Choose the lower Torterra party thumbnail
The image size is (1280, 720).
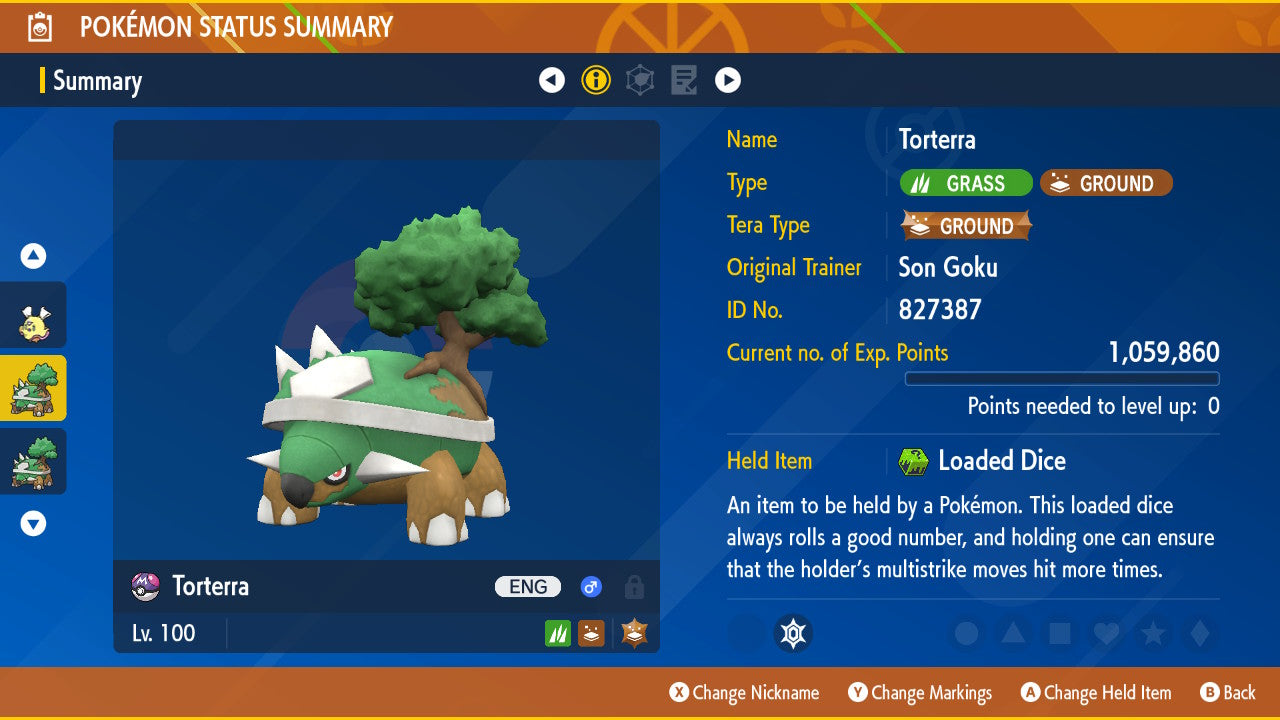[33, 462]
